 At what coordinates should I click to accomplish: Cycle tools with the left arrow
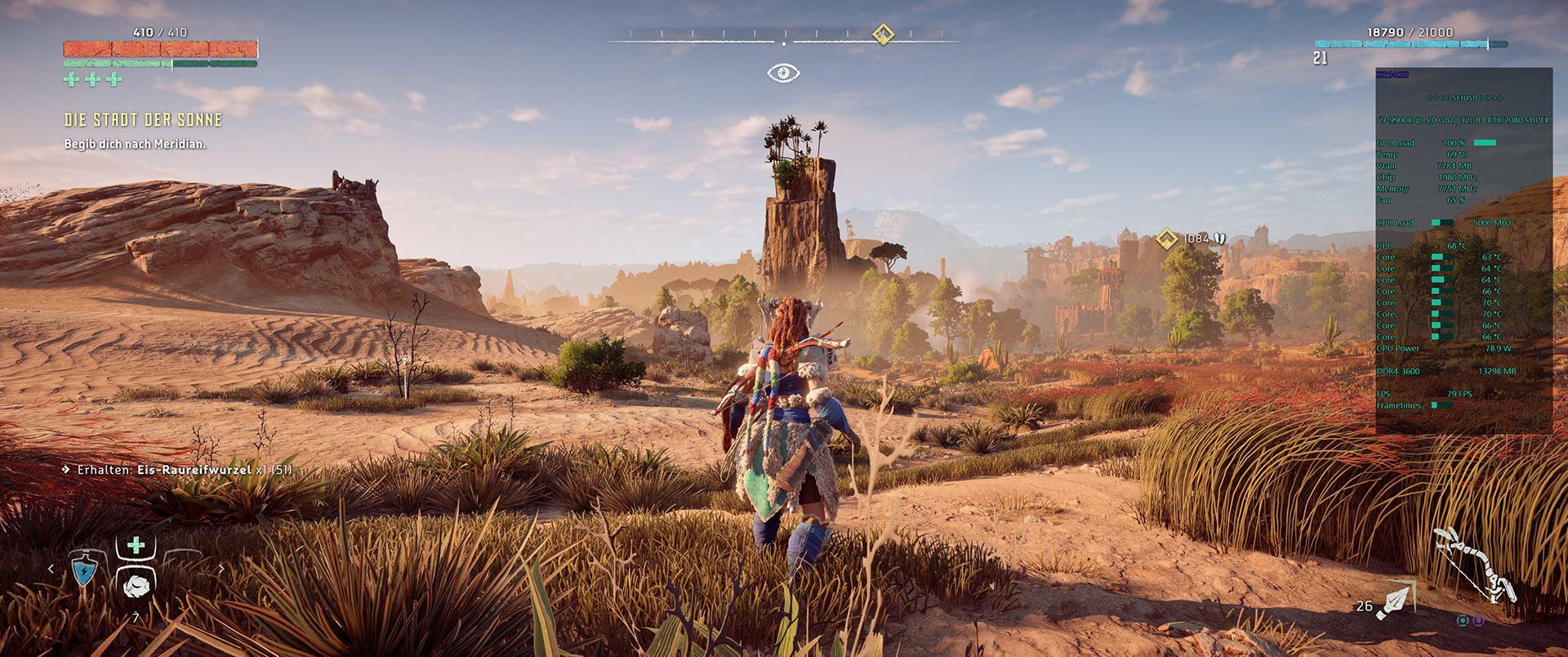click(51, 569)
